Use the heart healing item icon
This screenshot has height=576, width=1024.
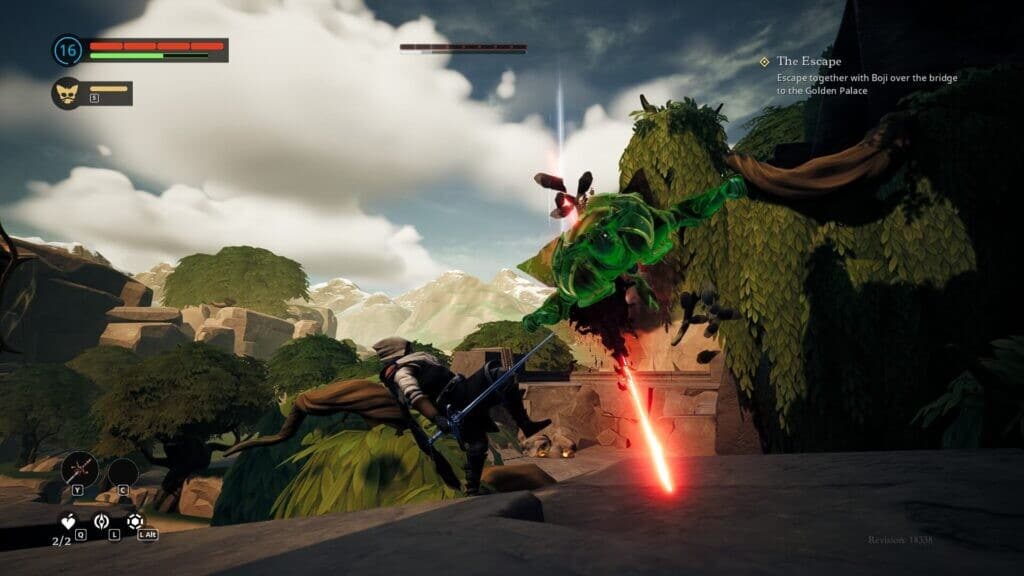click(68, 521)
